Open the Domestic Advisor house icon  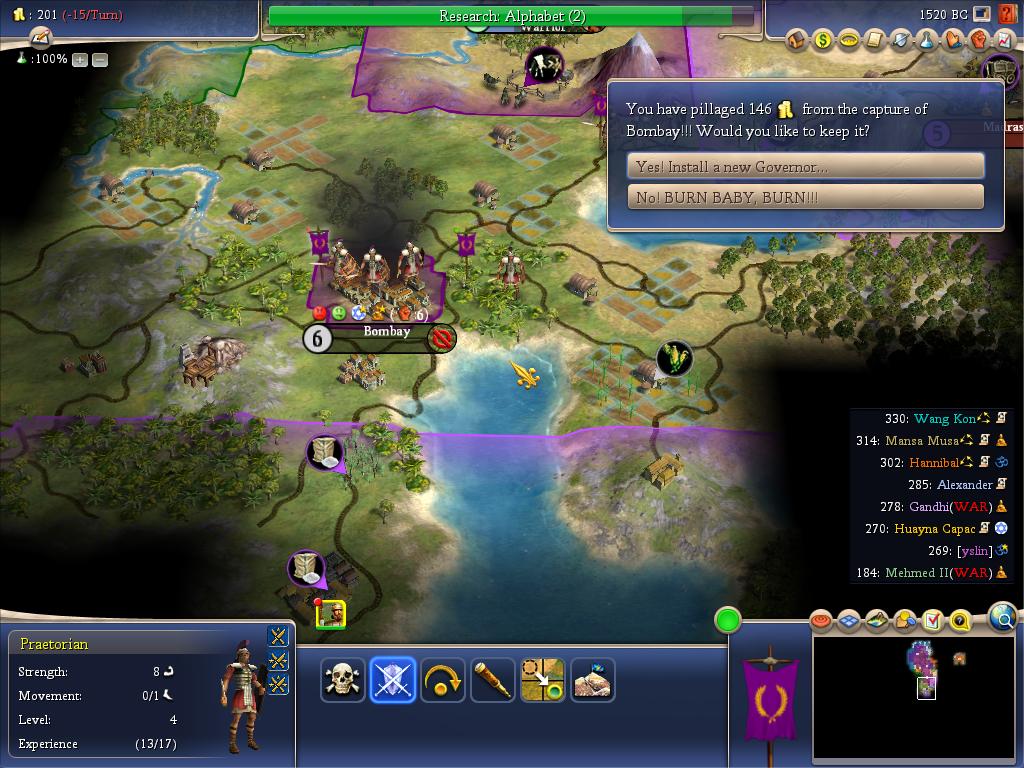point(797,41)
